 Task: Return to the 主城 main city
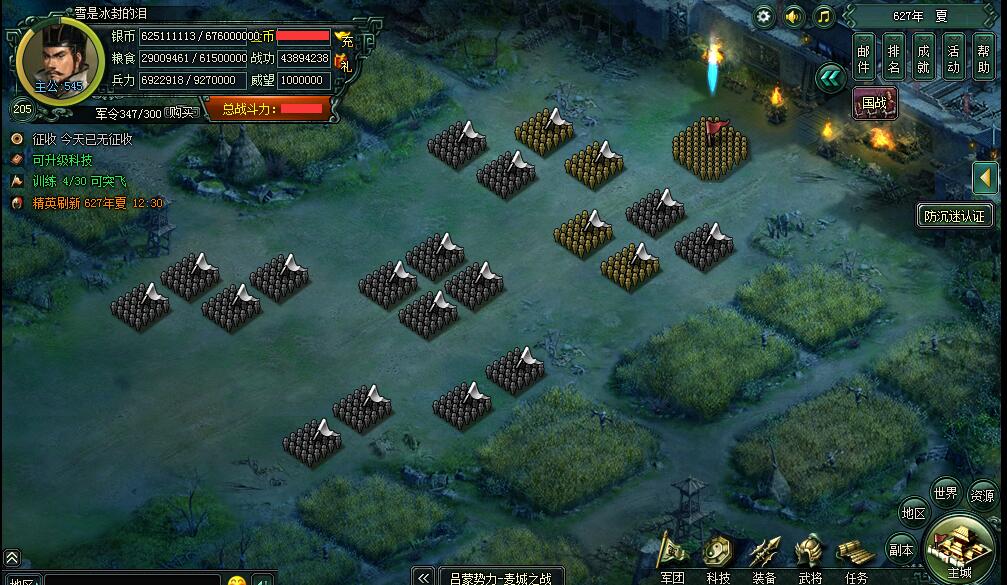[x=959, y=549]
